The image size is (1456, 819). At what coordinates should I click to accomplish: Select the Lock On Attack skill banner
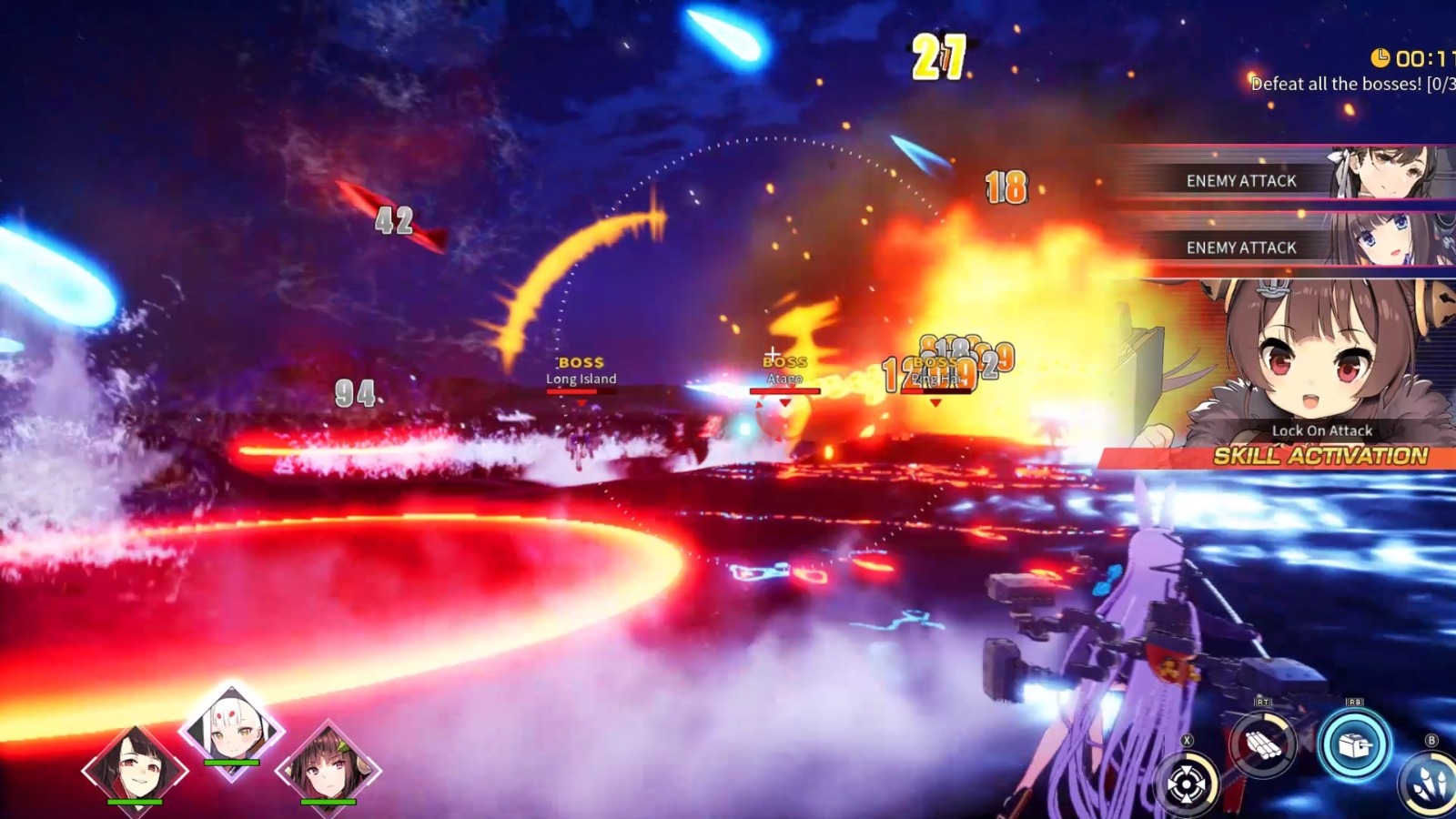pyautogui.click(x=1321, y=430)
